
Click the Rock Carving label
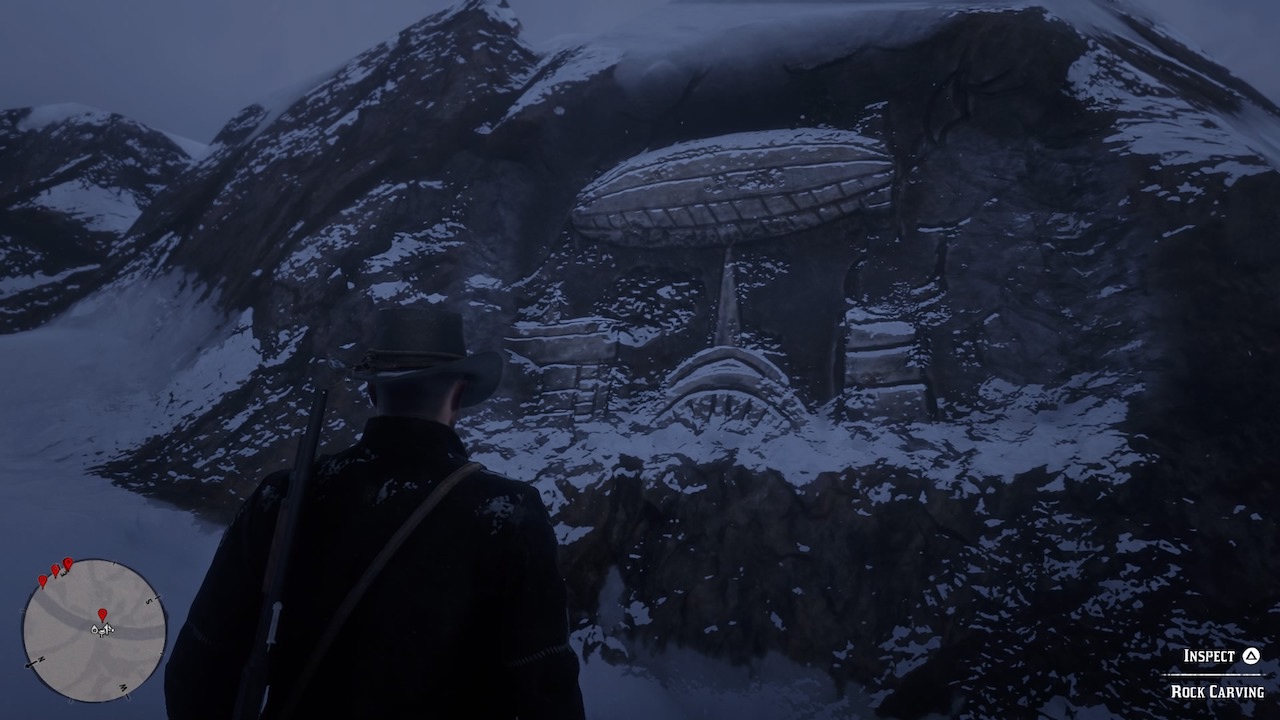click(1219, 691)
